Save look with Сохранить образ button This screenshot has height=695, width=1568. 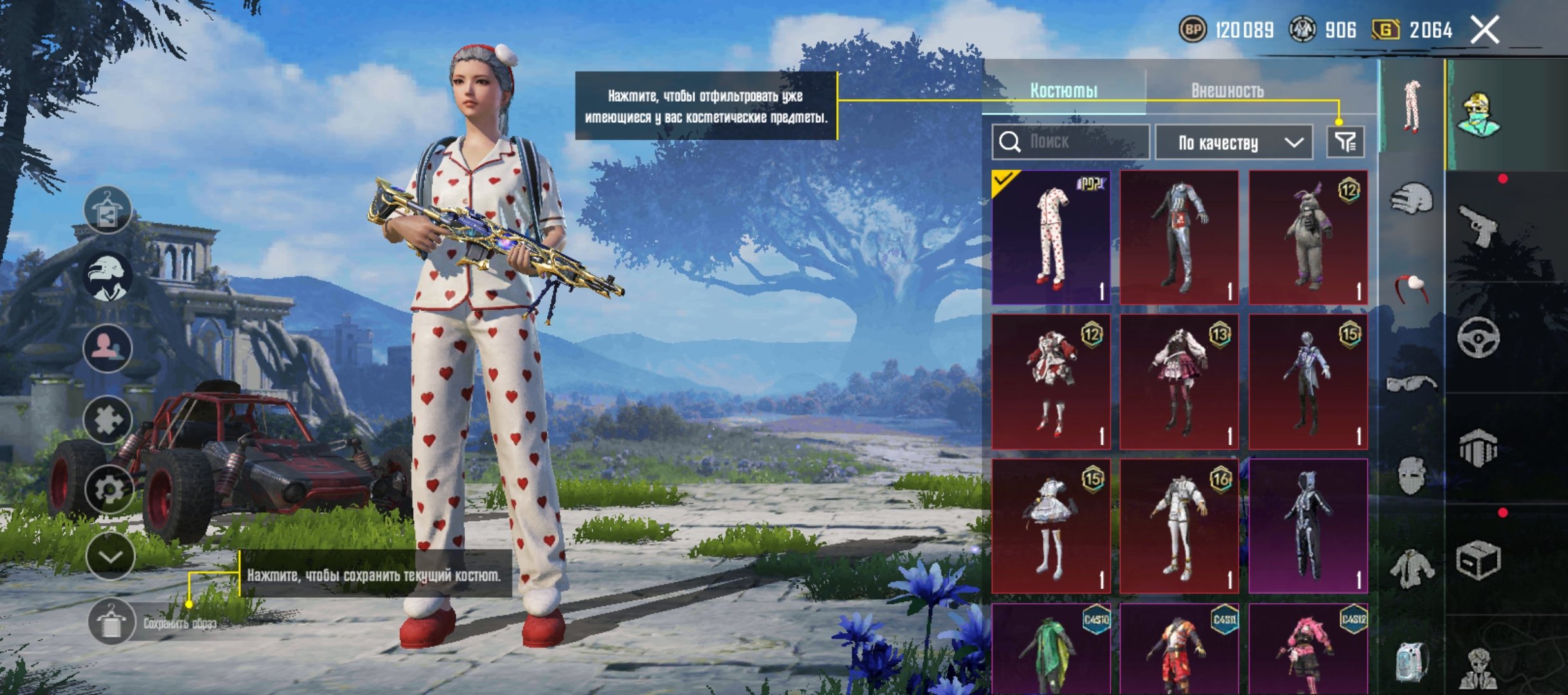click(x=111, y=622)
